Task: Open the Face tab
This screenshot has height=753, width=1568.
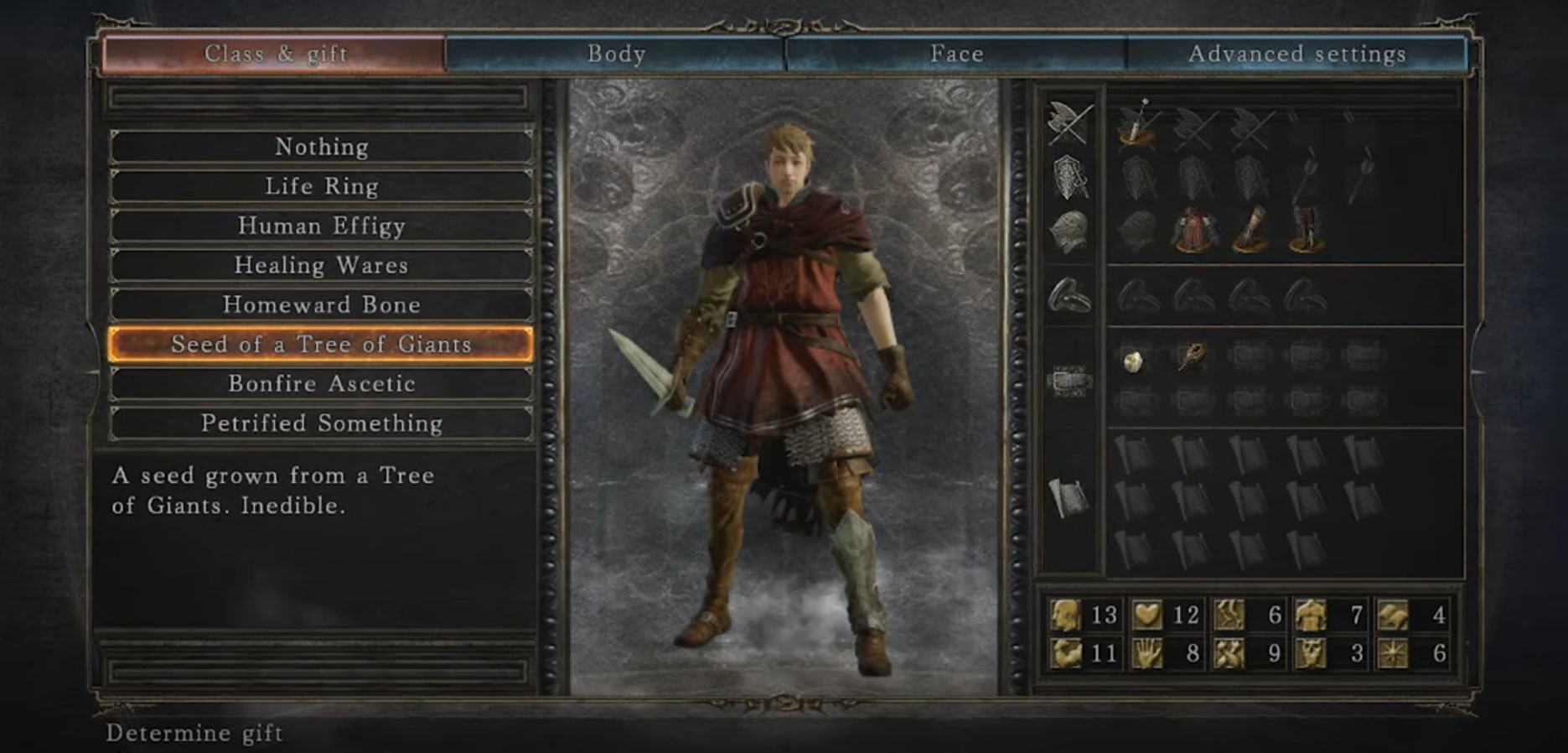Action: [956, 54]
